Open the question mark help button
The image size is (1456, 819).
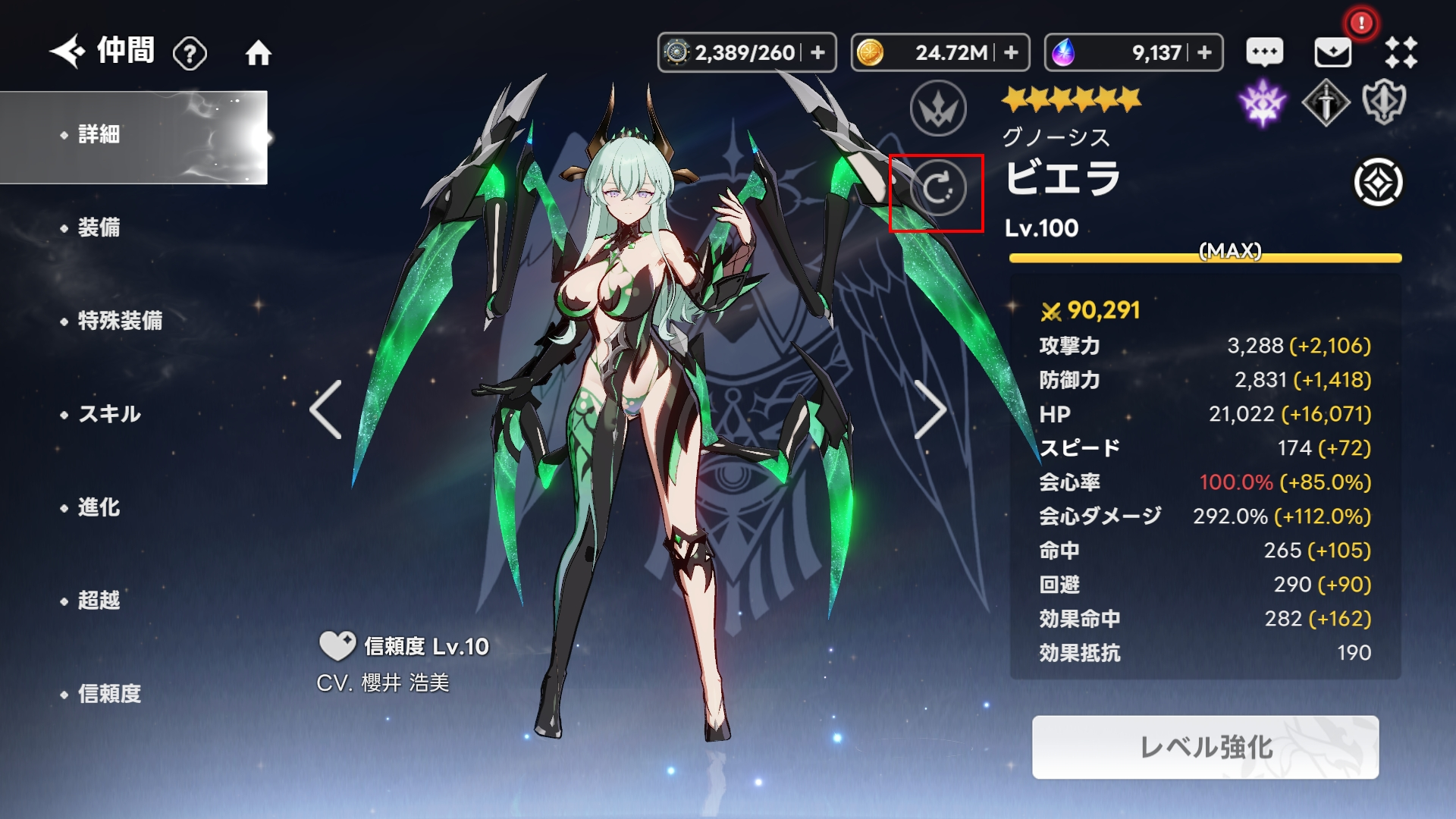pos(190,53)
